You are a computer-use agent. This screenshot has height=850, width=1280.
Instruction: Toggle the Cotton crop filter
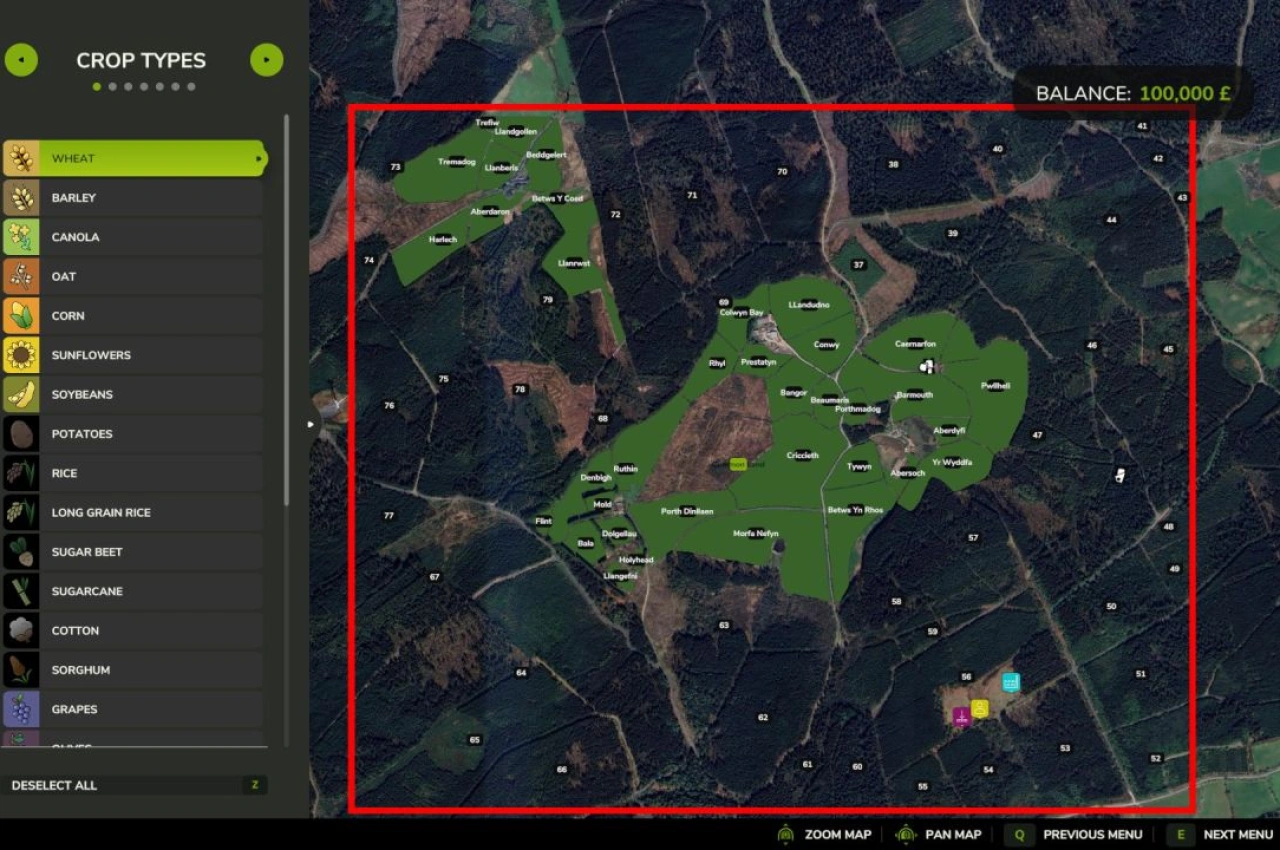pyautogui.click(x=22, y=630)
